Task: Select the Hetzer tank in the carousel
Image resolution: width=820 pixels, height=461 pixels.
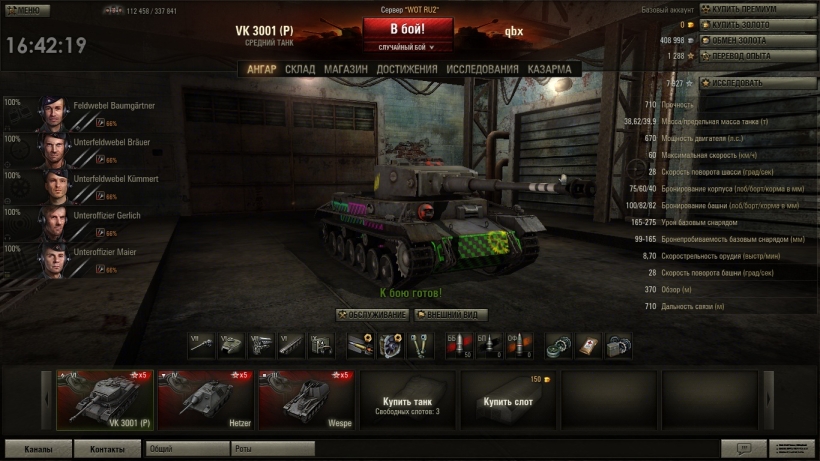Action: click(x=205, y=400)
